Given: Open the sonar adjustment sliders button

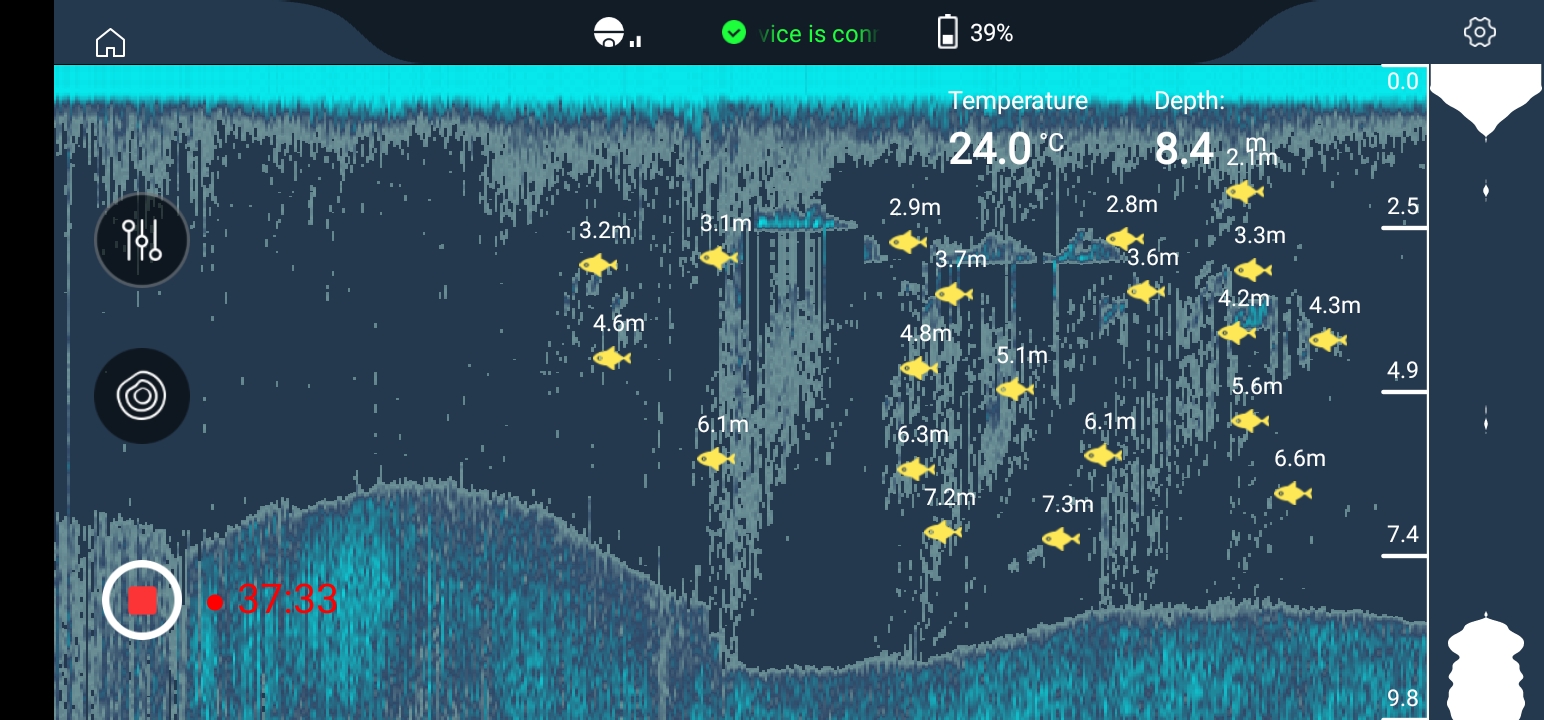Looking at the screenshot, I should (142, 240).
